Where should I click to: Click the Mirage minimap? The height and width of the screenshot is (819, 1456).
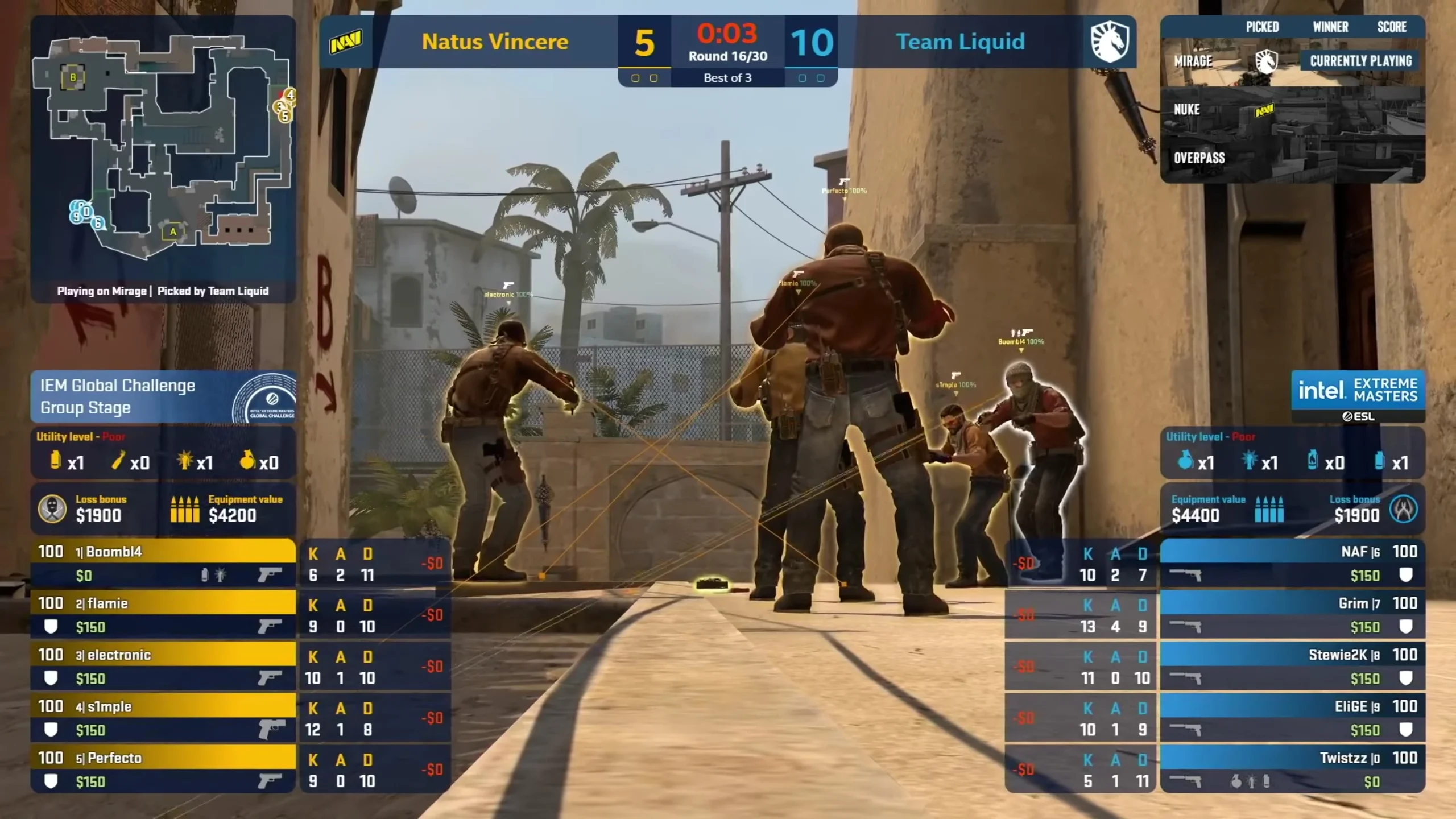pos(162,148)
